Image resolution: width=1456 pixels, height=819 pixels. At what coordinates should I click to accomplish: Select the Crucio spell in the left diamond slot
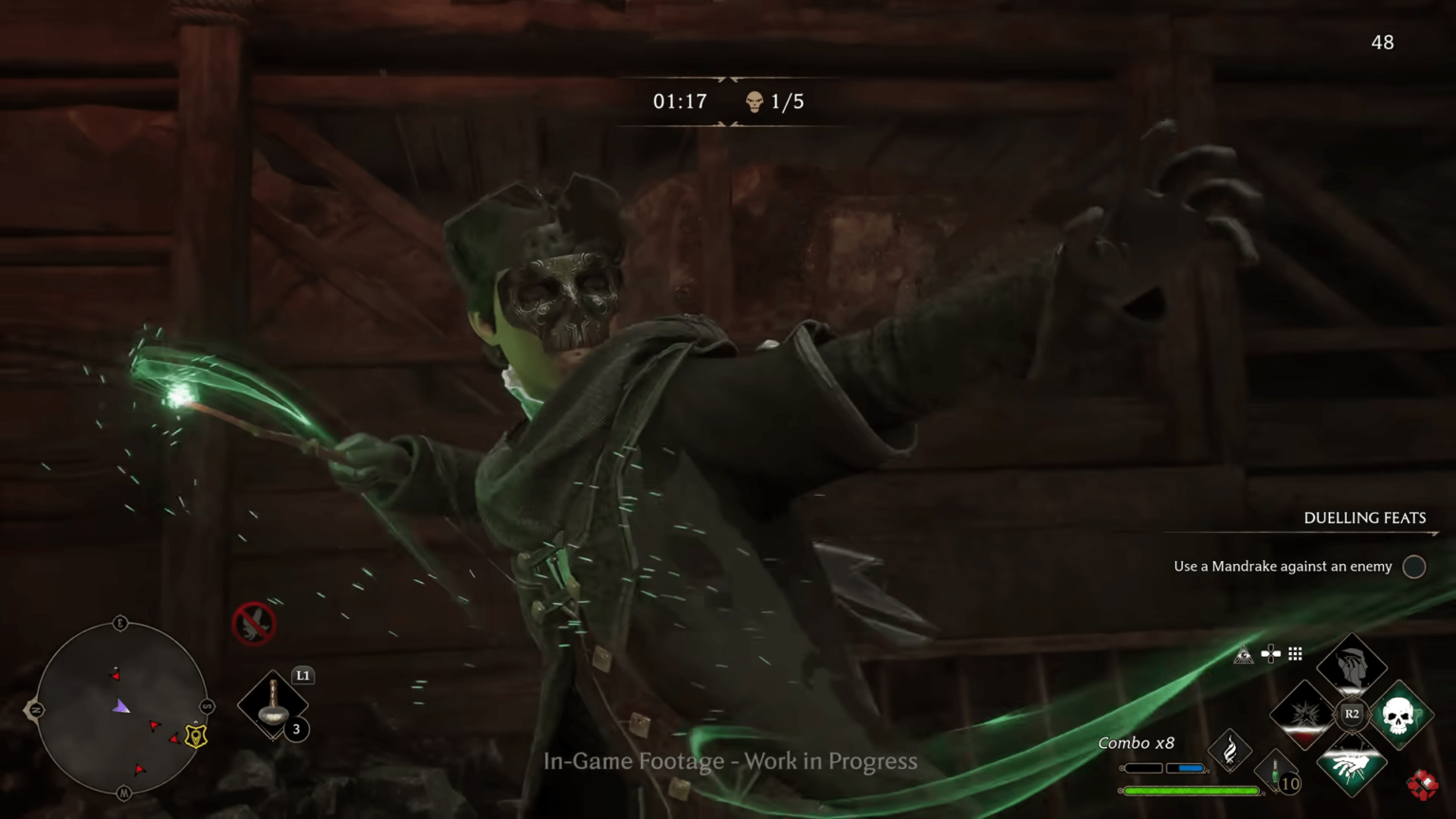pos(1303,715)
